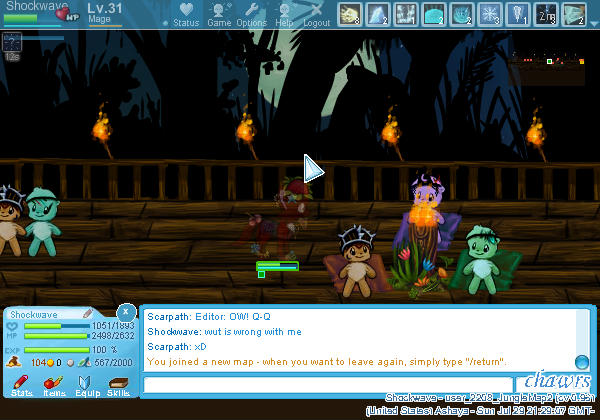Activate the Zzz sleep skill
The width and height of the screenshot is (600, 420).
pos(546,14)
